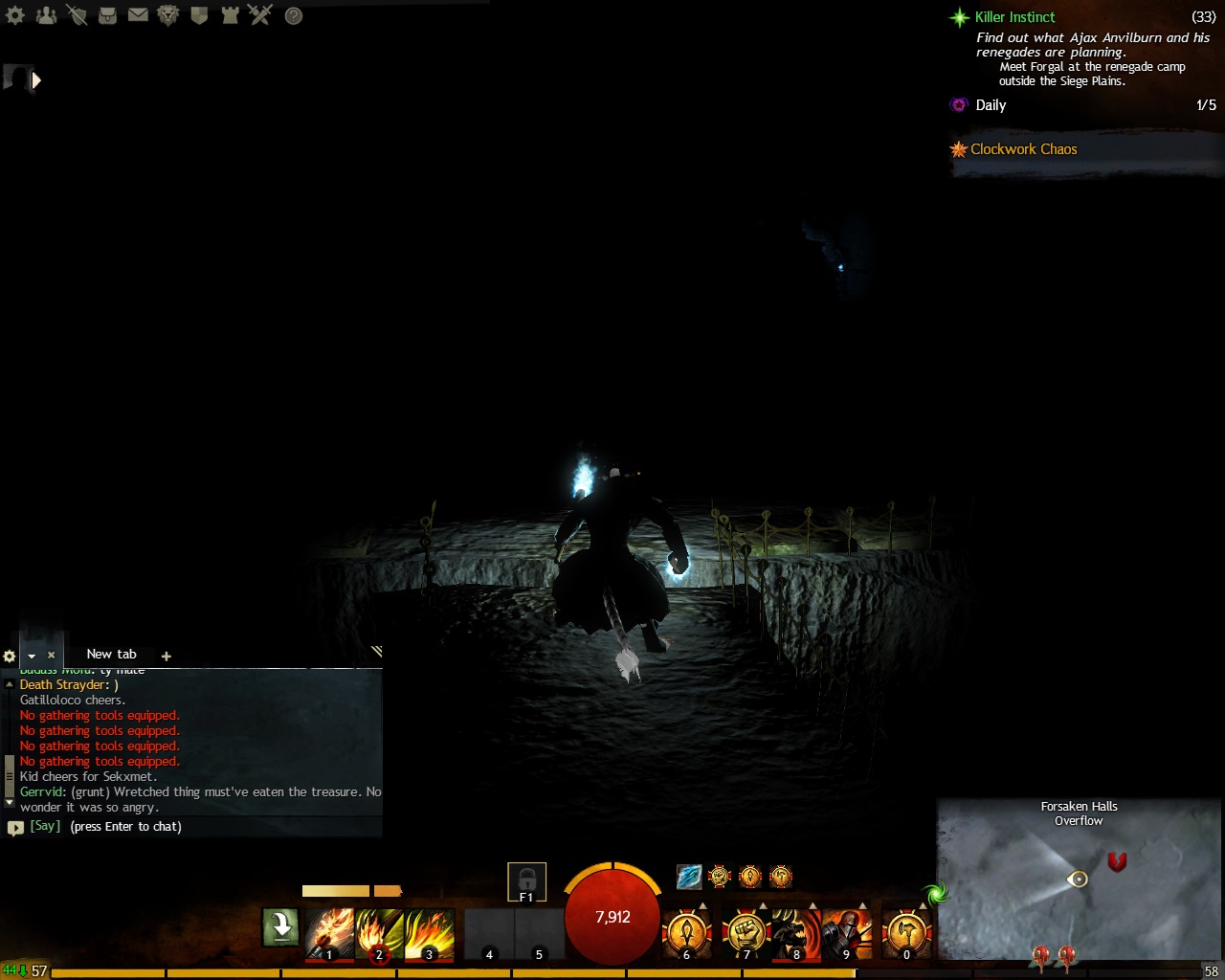Click the Clockwork Chaos event entry
The image size is (1225, 980).
click(x=1023, y=149)
